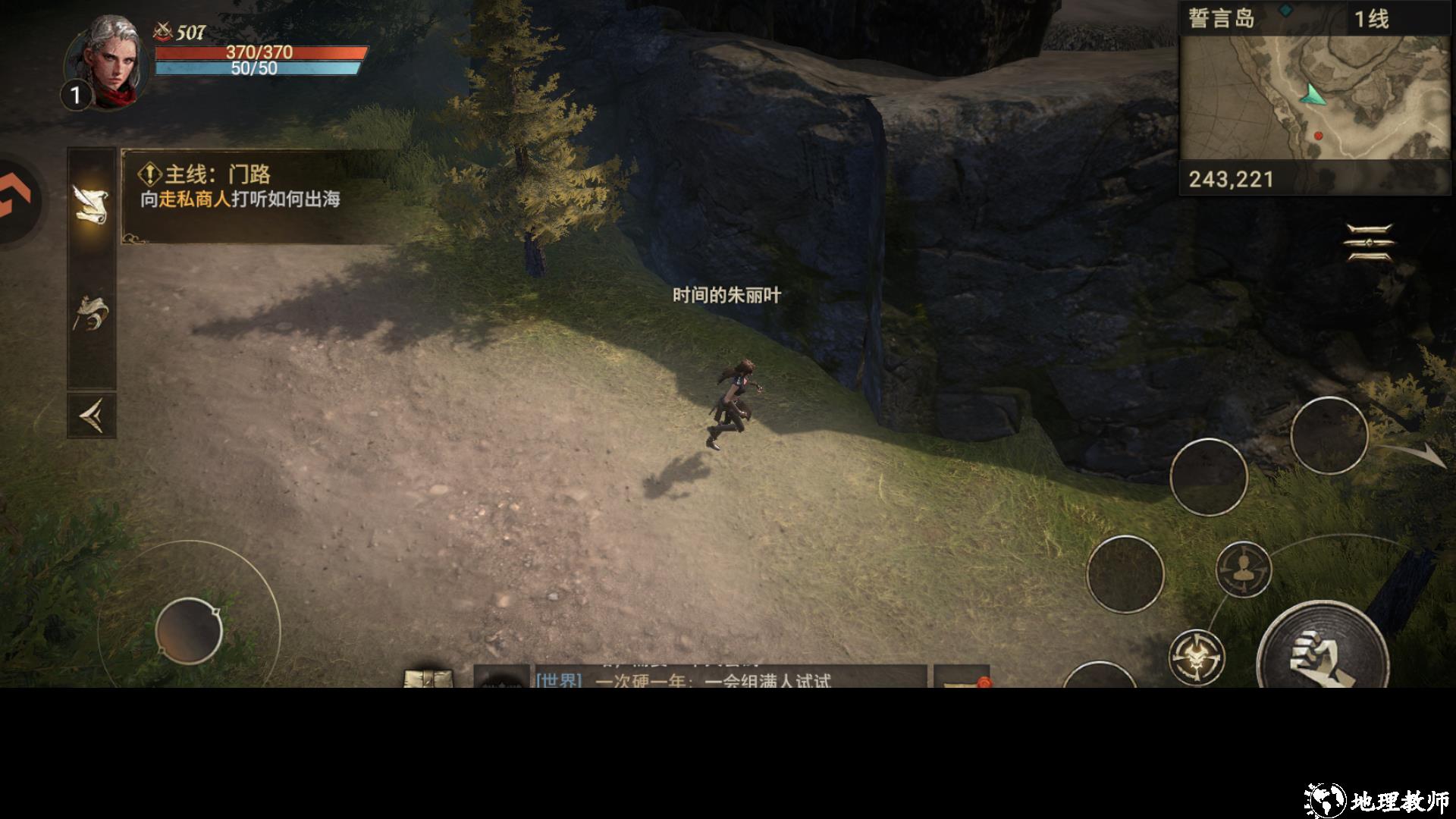Open the three-line main menu
Image resolution: width=1456 pixels, height=819 pixels.
1369,243
